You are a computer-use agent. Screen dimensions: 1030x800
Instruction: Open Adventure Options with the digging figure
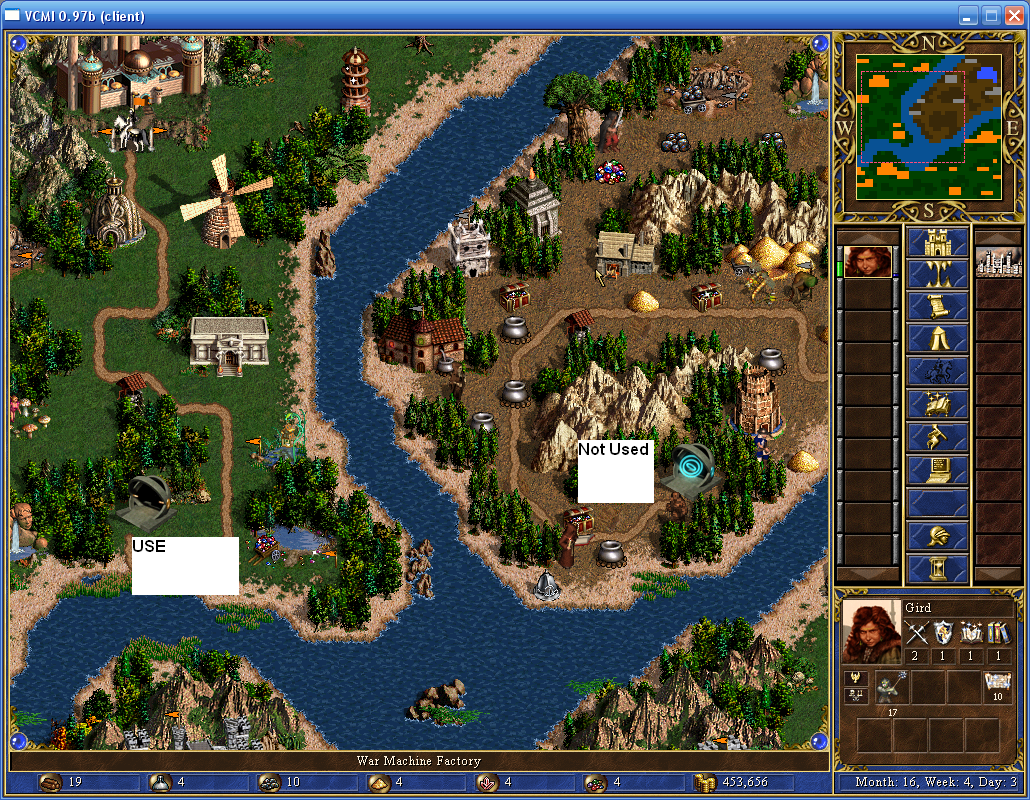point(937,437)
